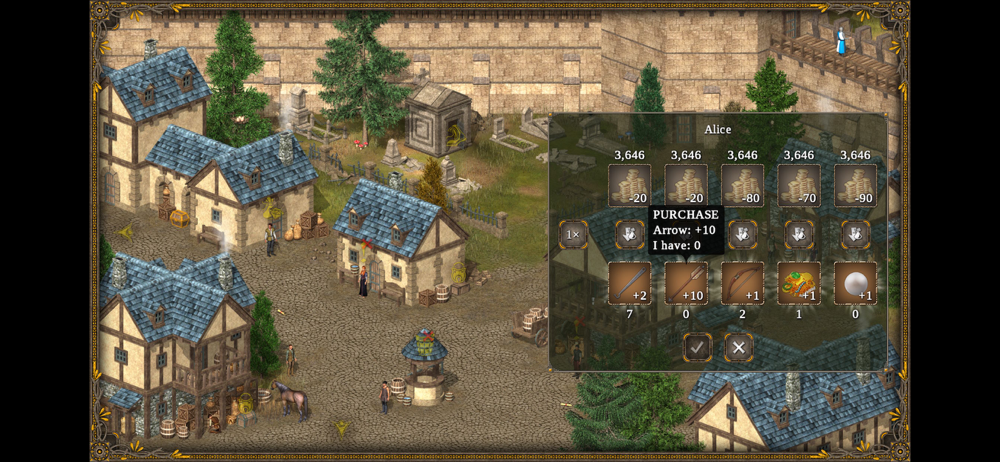Viewport: 1000px width, 462px height.
Task: Choose the bow item slot
Action: [742, 283]
